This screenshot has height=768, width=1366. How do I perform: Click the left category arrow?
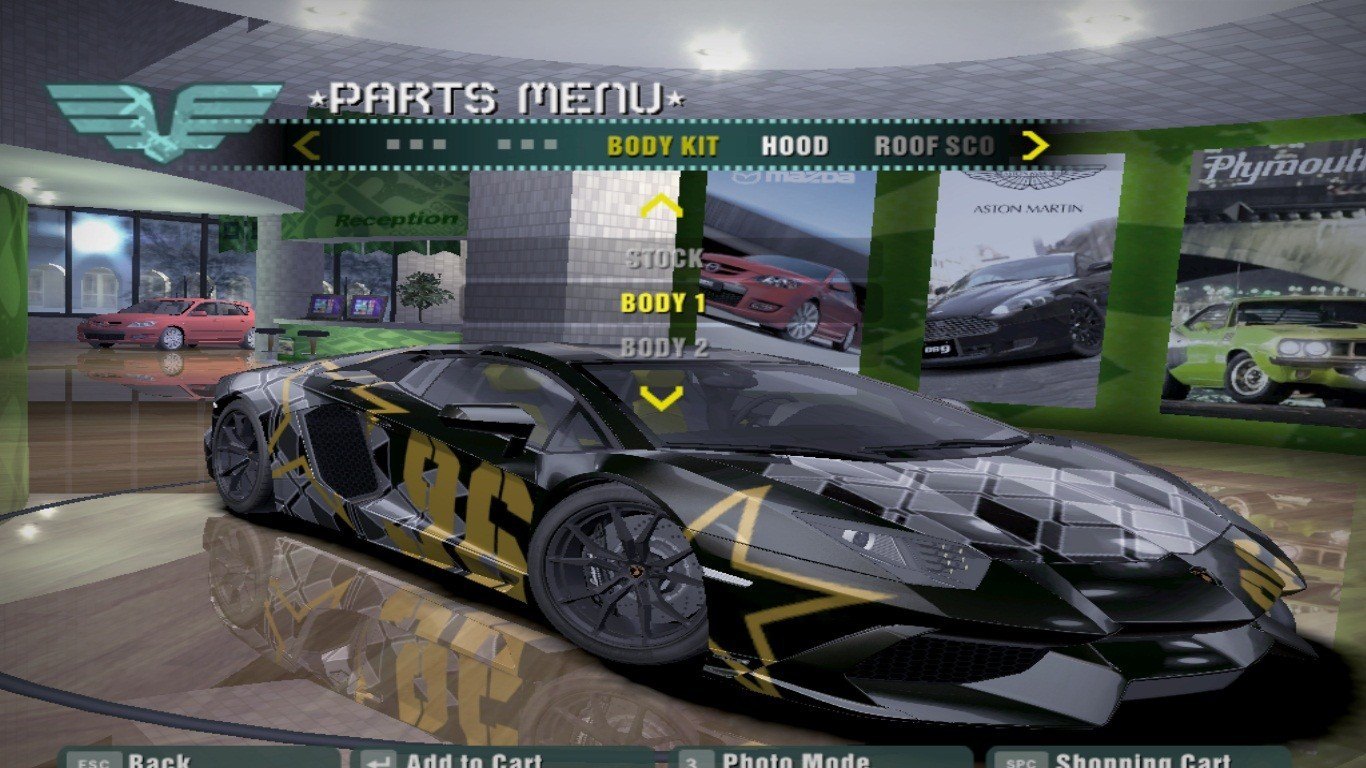pyautogui.click(x=306, y=146)
